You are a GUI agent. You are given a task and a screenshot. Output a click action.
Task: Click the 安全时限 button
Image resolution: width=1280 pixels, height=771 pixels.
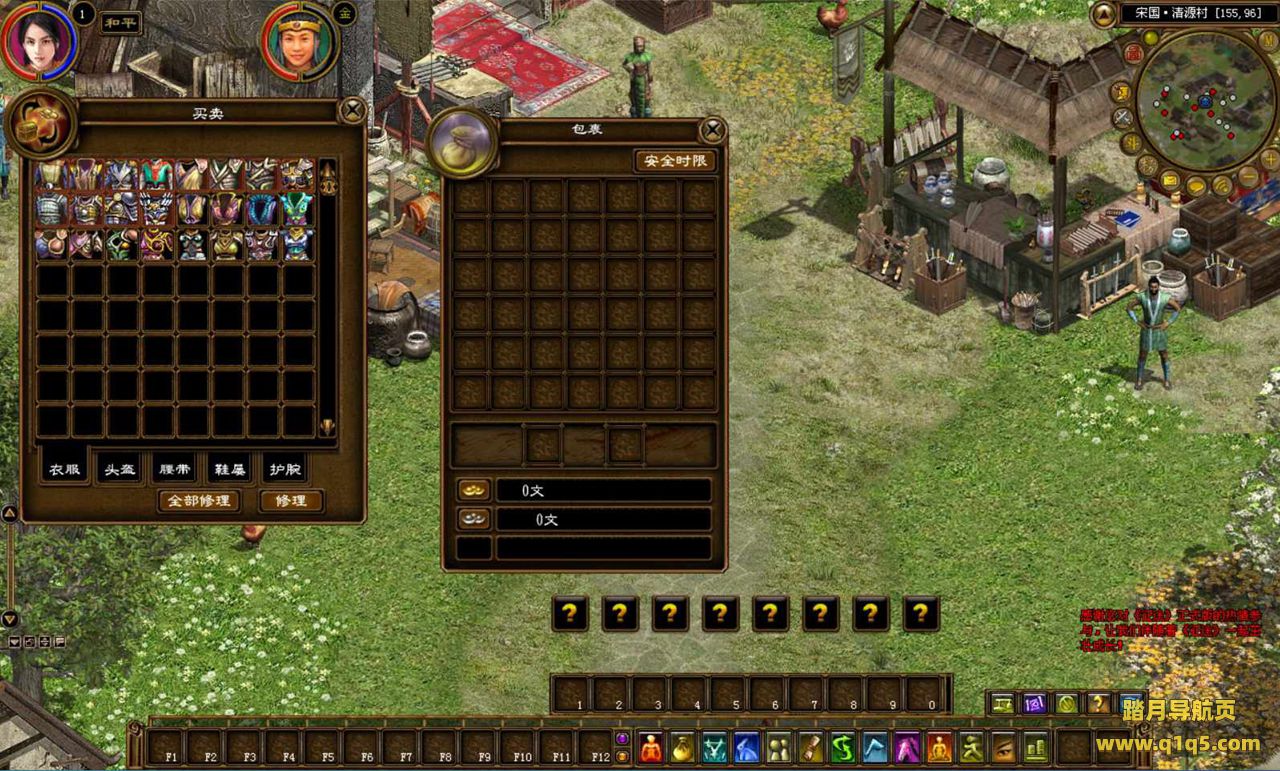(675, 161)
